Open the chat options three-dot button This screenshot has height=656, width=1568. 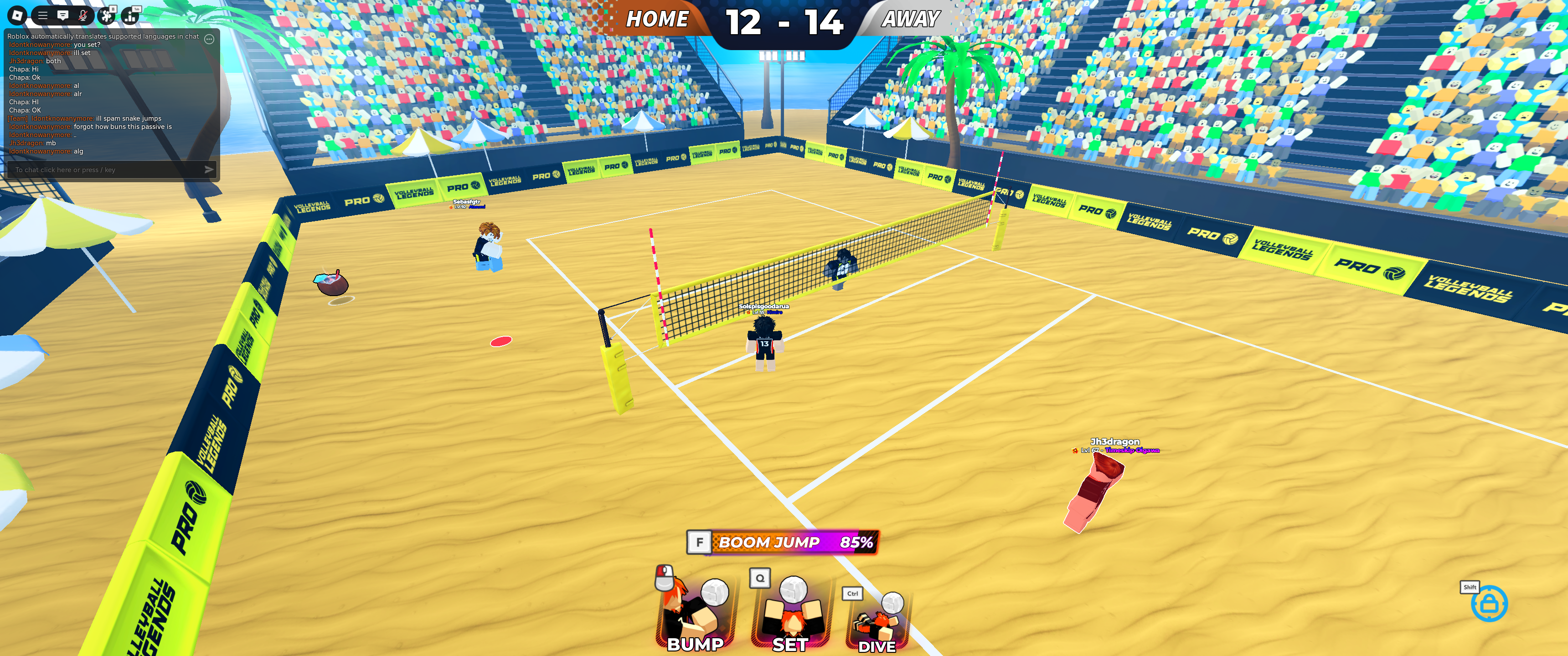(x=209, y=39)
